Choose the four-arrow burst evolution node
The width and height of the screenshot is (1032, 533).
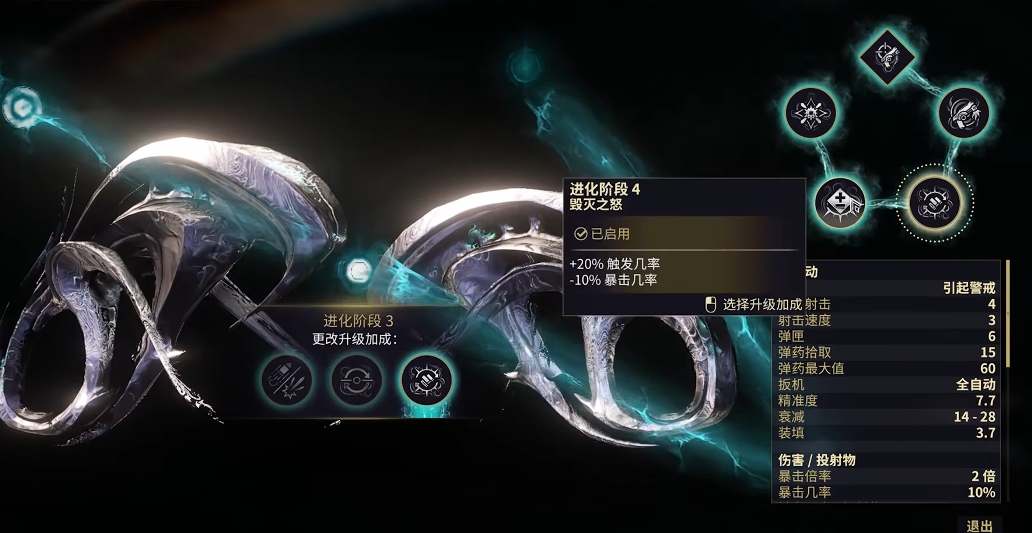(811, 113)
